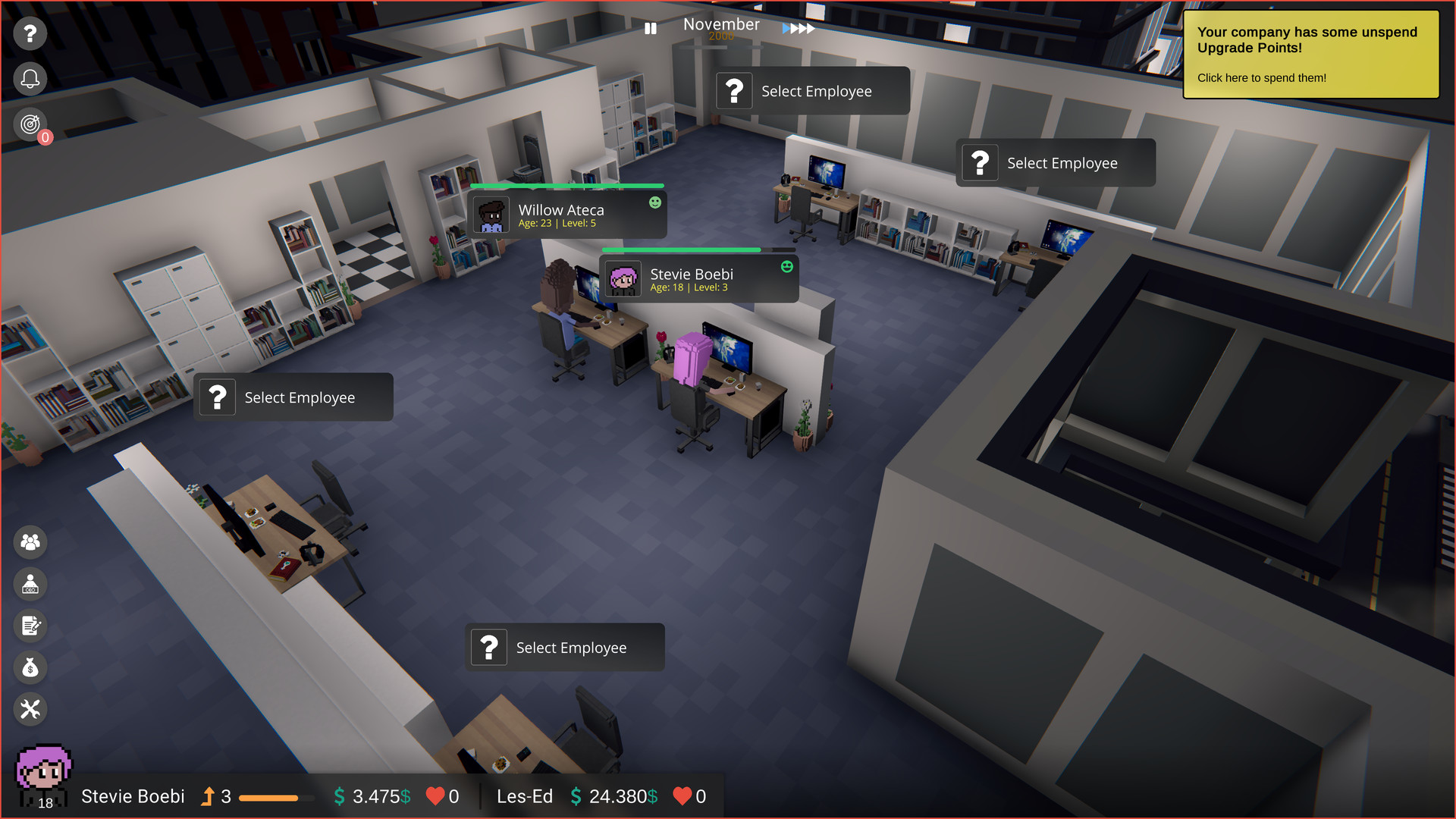
Task: Pause the game clock
Action: (650, 28)
